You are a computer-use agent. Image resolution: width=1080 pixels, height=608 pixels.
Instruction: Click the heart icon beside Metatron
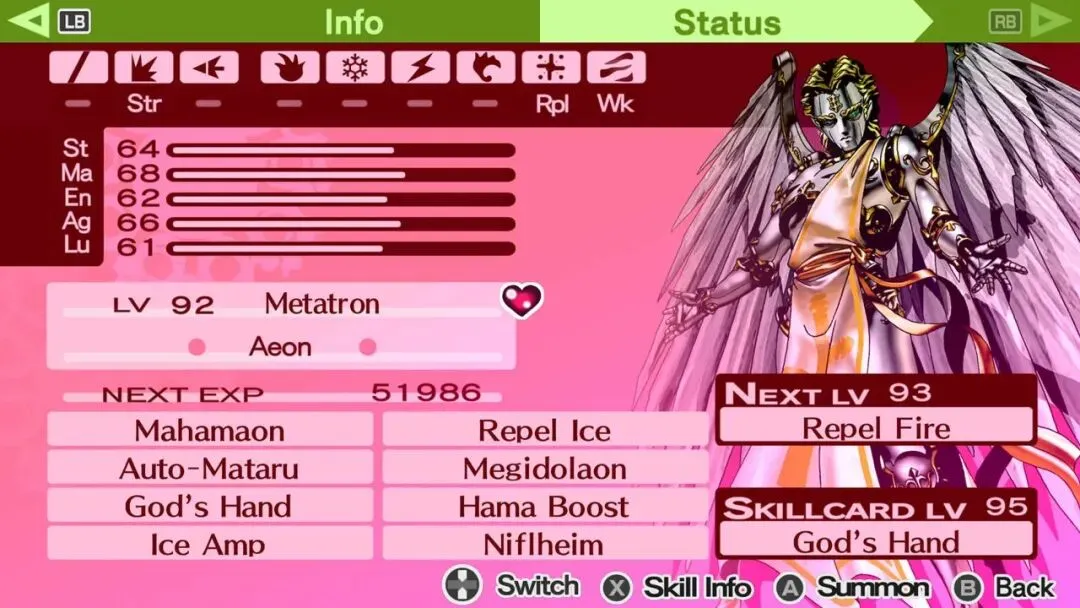(522, 299)
